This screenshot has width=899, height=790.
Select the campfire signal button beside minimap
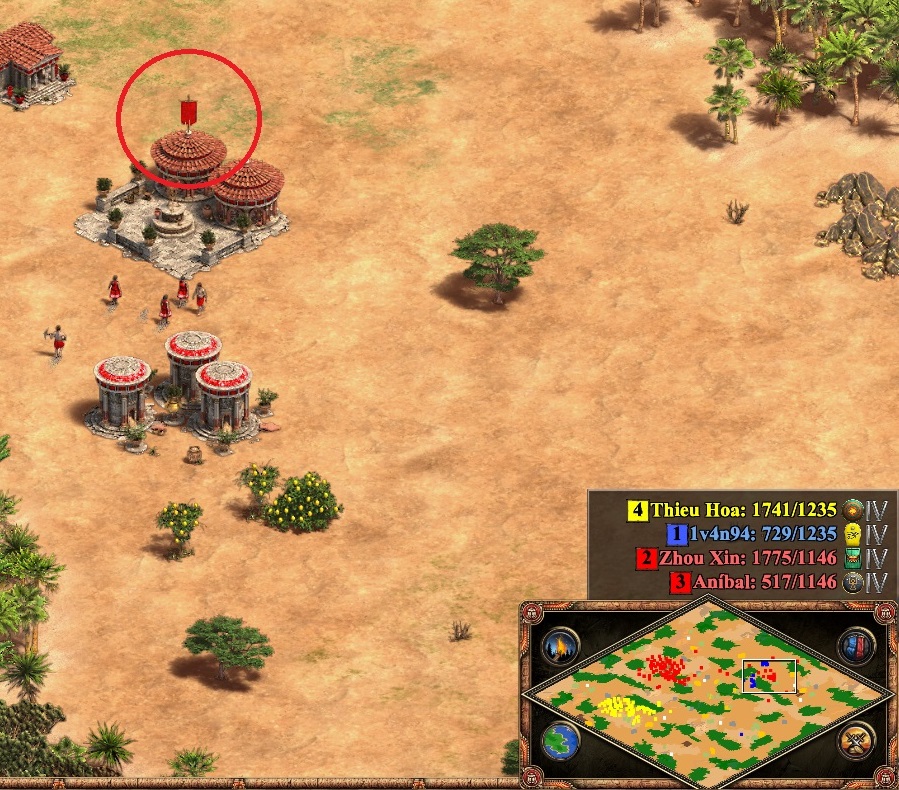pyautogui.click(x=561, y=645)
